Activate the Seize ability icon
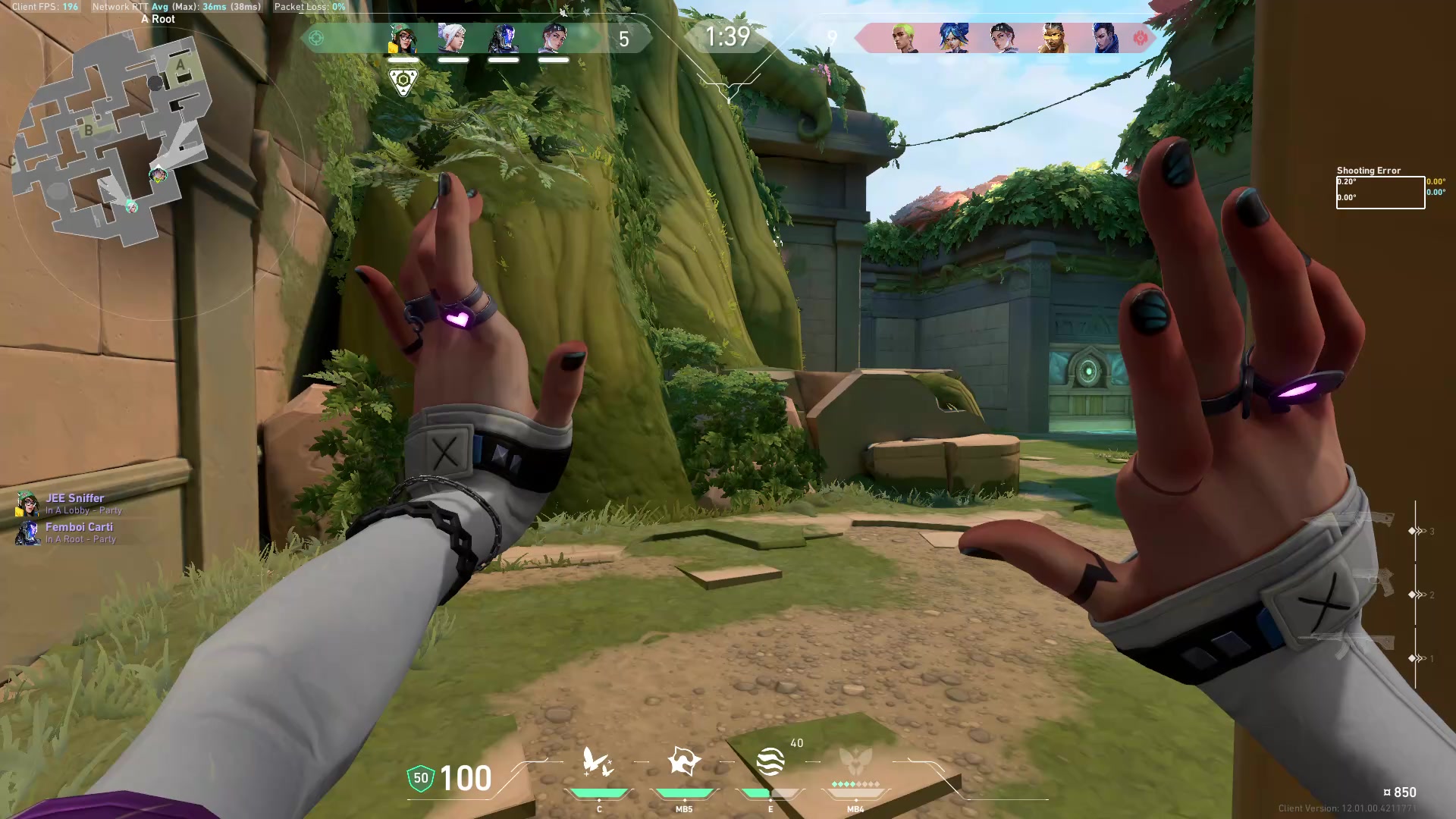 point(684,762)
